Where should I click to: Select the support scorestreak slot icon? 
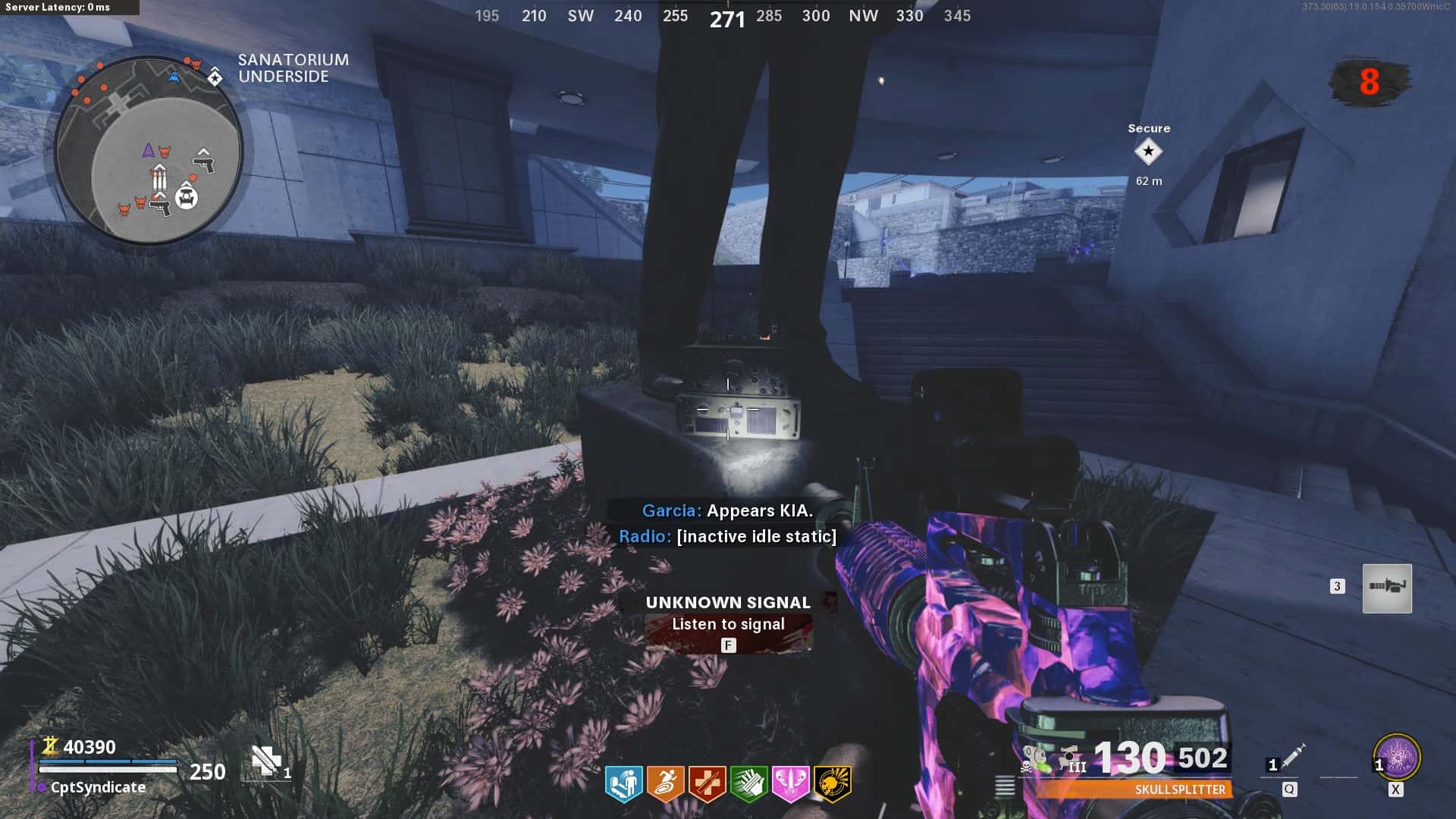coord(1387,588)
